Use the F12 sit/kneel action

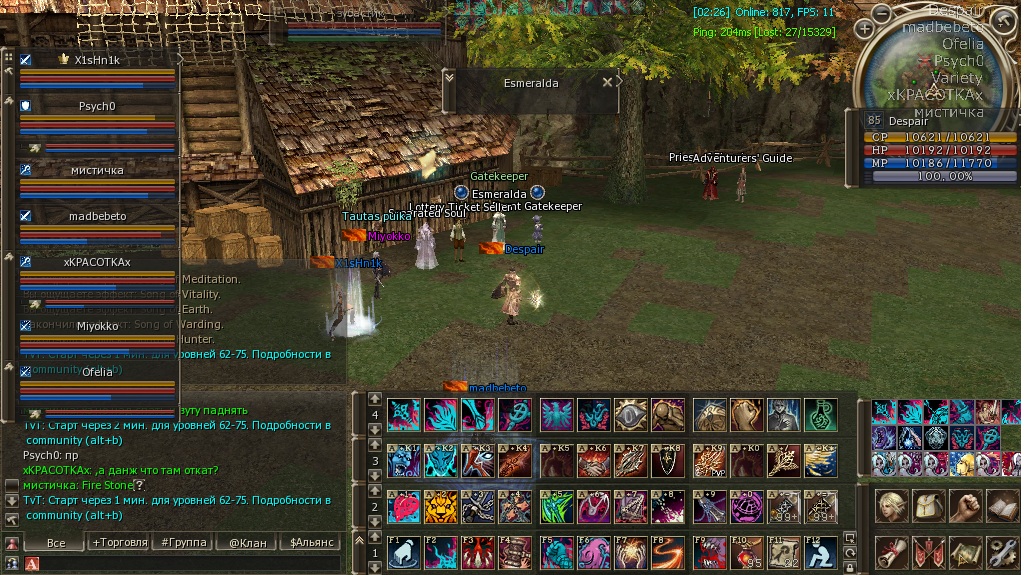[823, 552]
